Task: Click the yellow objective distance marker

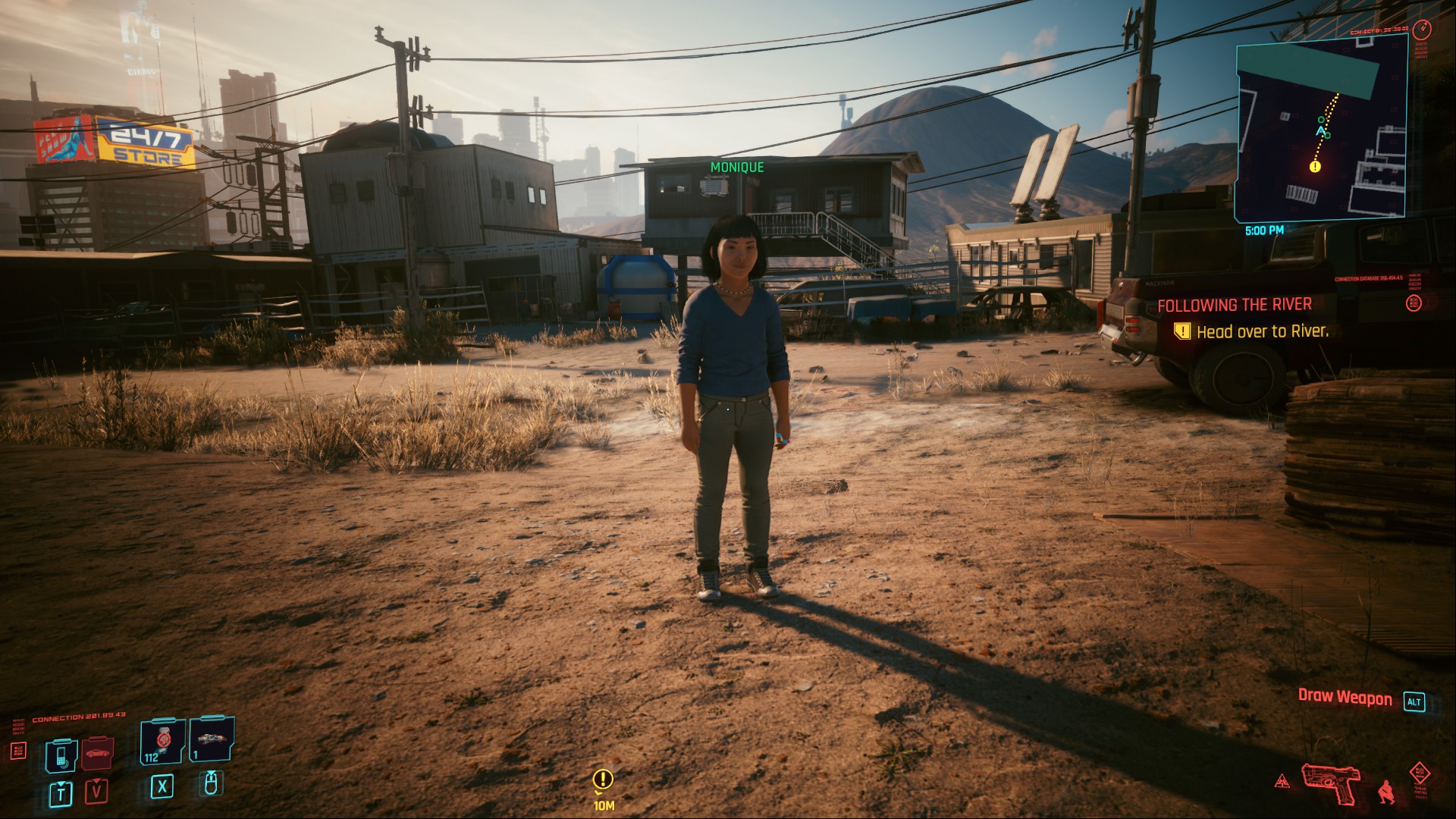Action: (603, 780)
